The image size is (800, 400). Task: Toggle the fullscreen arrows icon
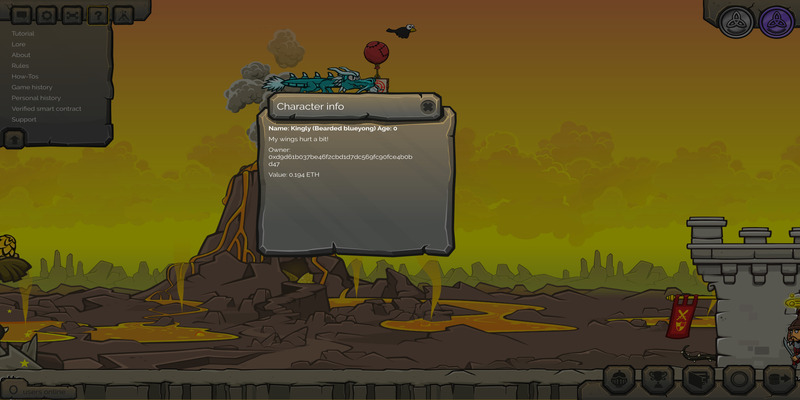click(x=72, y=15)
